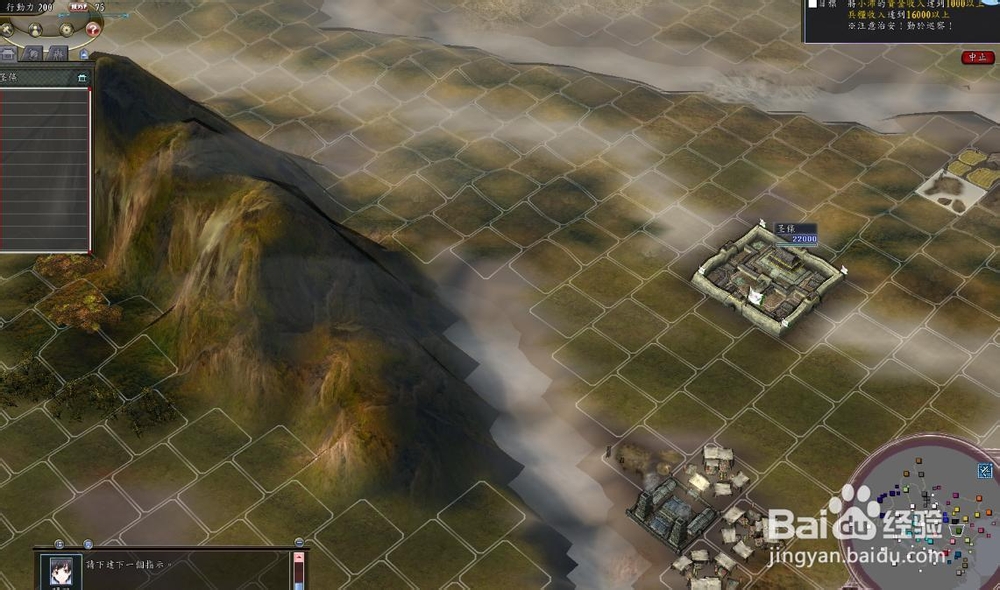Toggle the objective checkbox in mission panel

point(812,4)
